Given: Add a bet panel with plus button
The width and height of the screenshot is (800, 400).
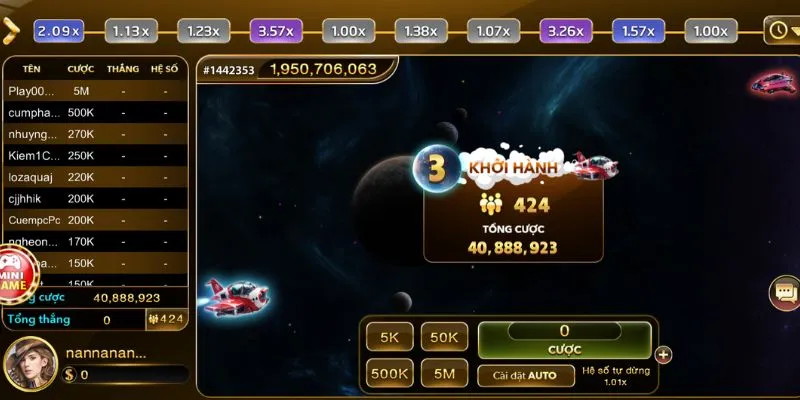Looking at the screenshot, I should [x=664, y=354].
